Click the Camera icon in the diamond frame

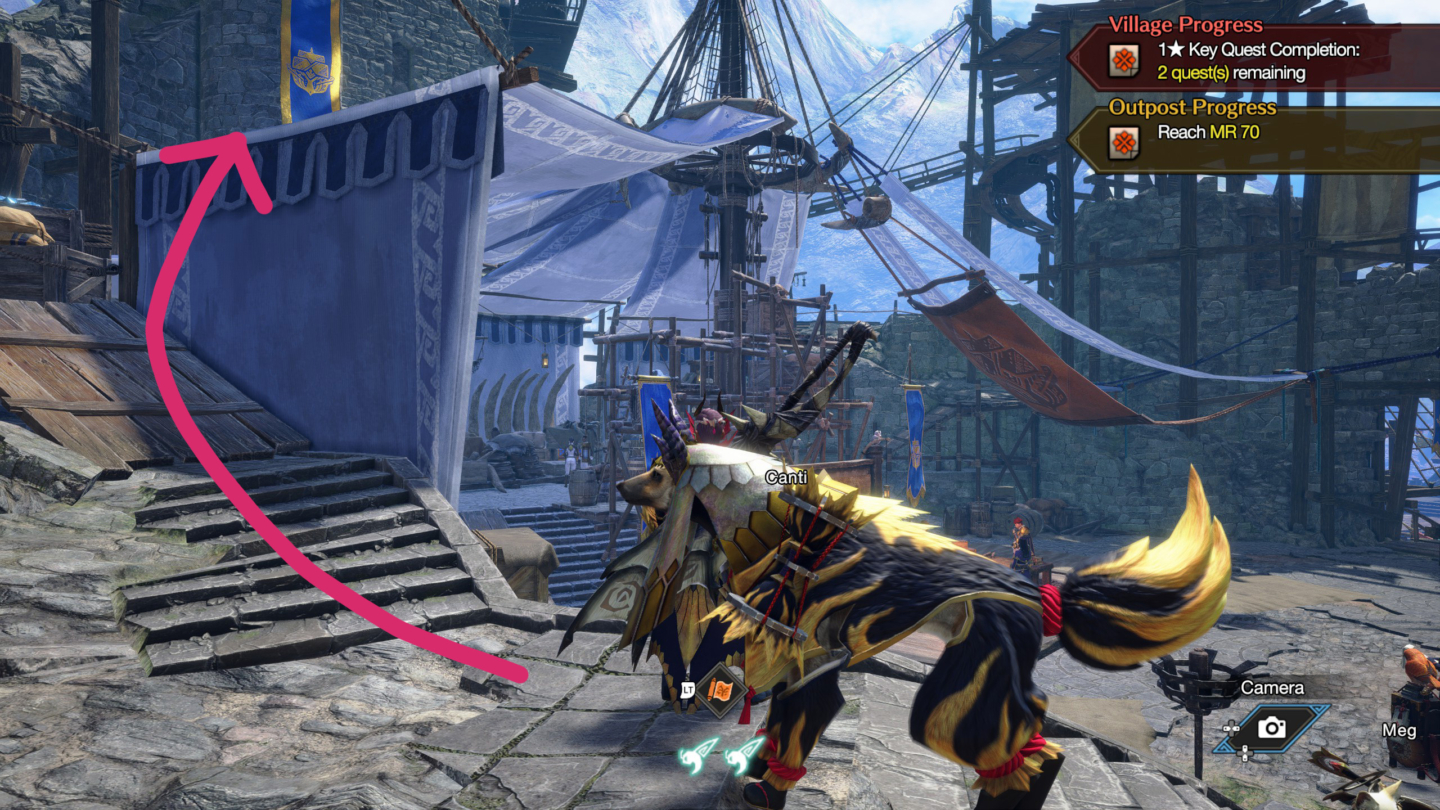pyautogui.click(x=1272, y=729)
